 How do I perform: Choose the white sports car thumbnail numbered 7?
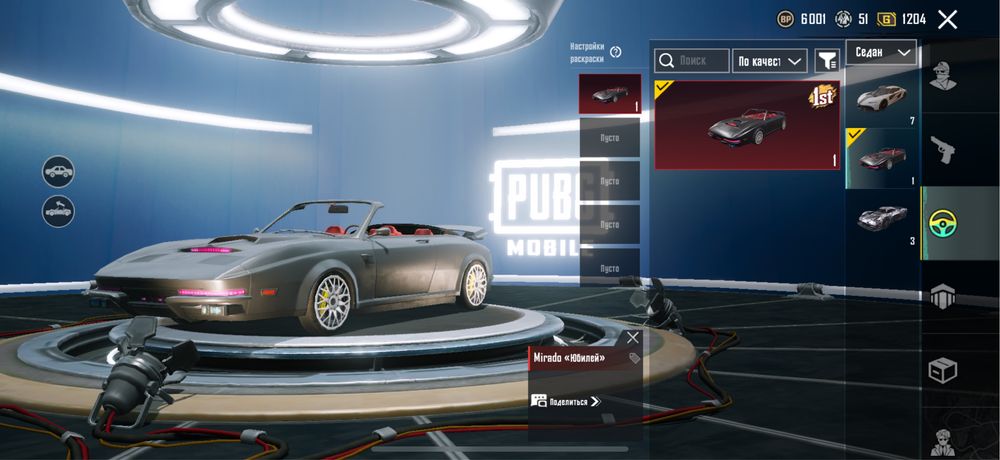(x=881, y=97)
